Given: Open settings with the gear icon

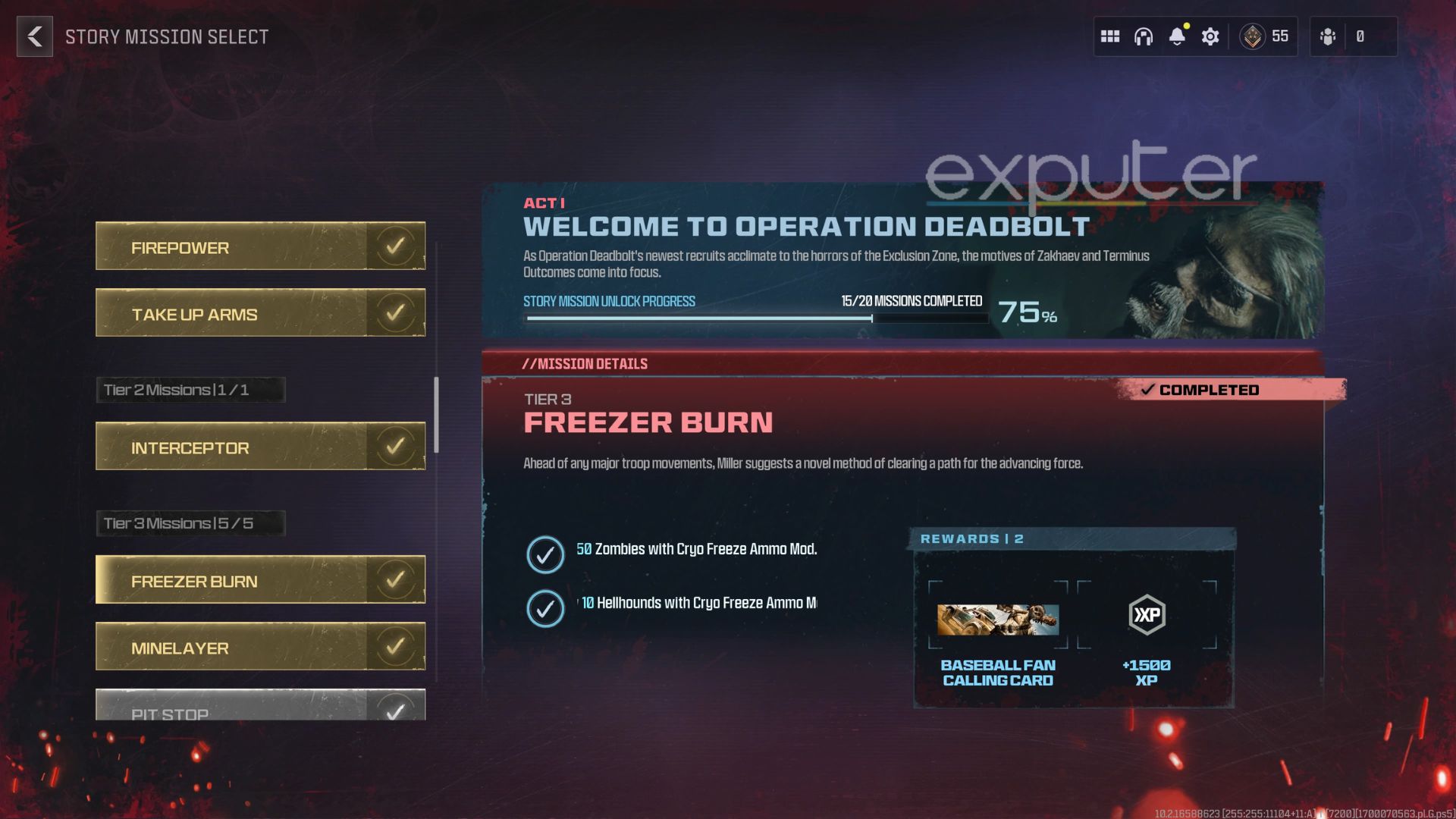Looking at the screenshot, I should 1210,36.
